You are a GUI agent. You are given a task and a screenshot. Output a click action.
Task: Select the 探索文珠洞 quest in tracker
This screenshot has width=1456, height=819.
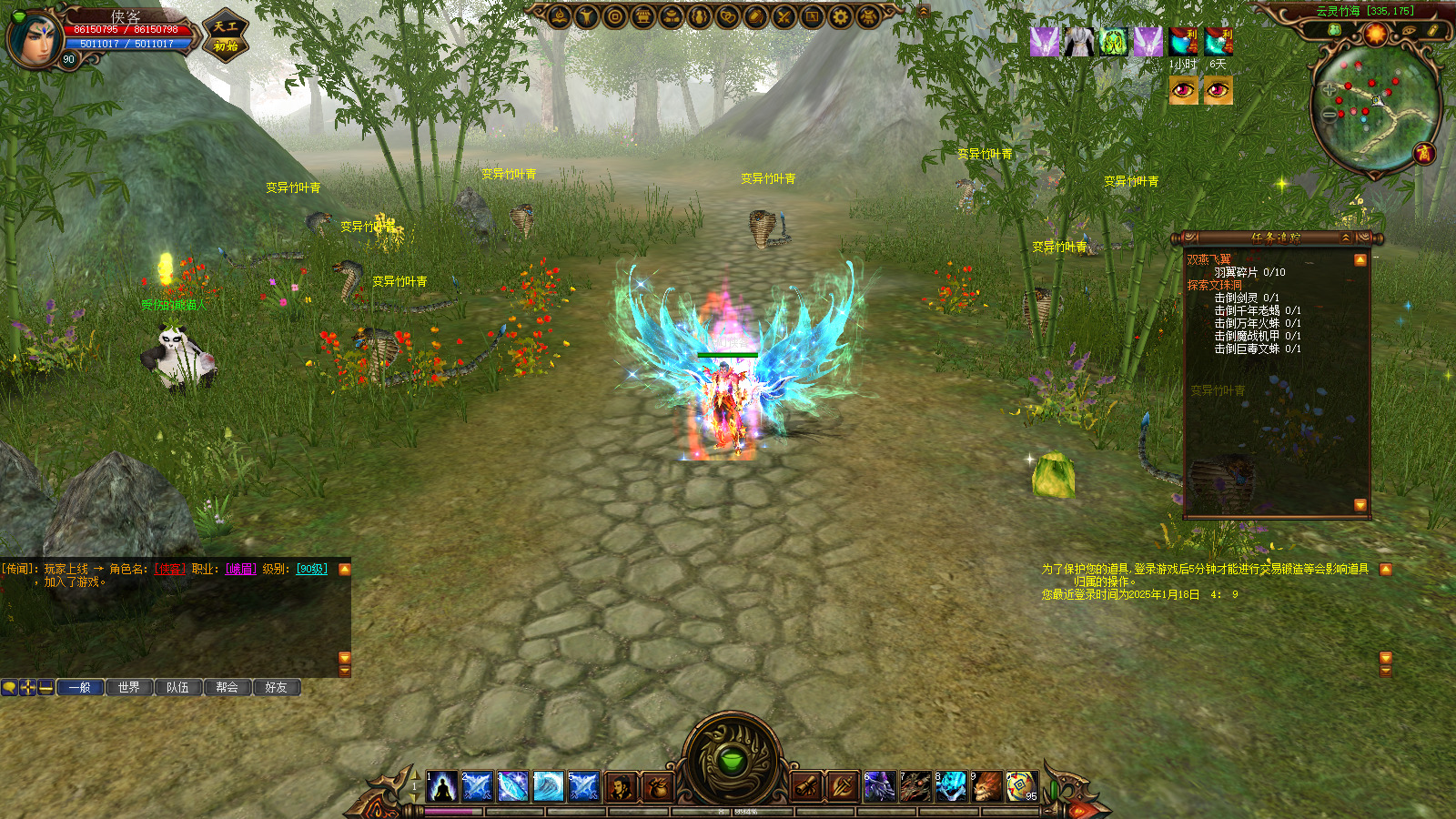(x=1214, y=285)
